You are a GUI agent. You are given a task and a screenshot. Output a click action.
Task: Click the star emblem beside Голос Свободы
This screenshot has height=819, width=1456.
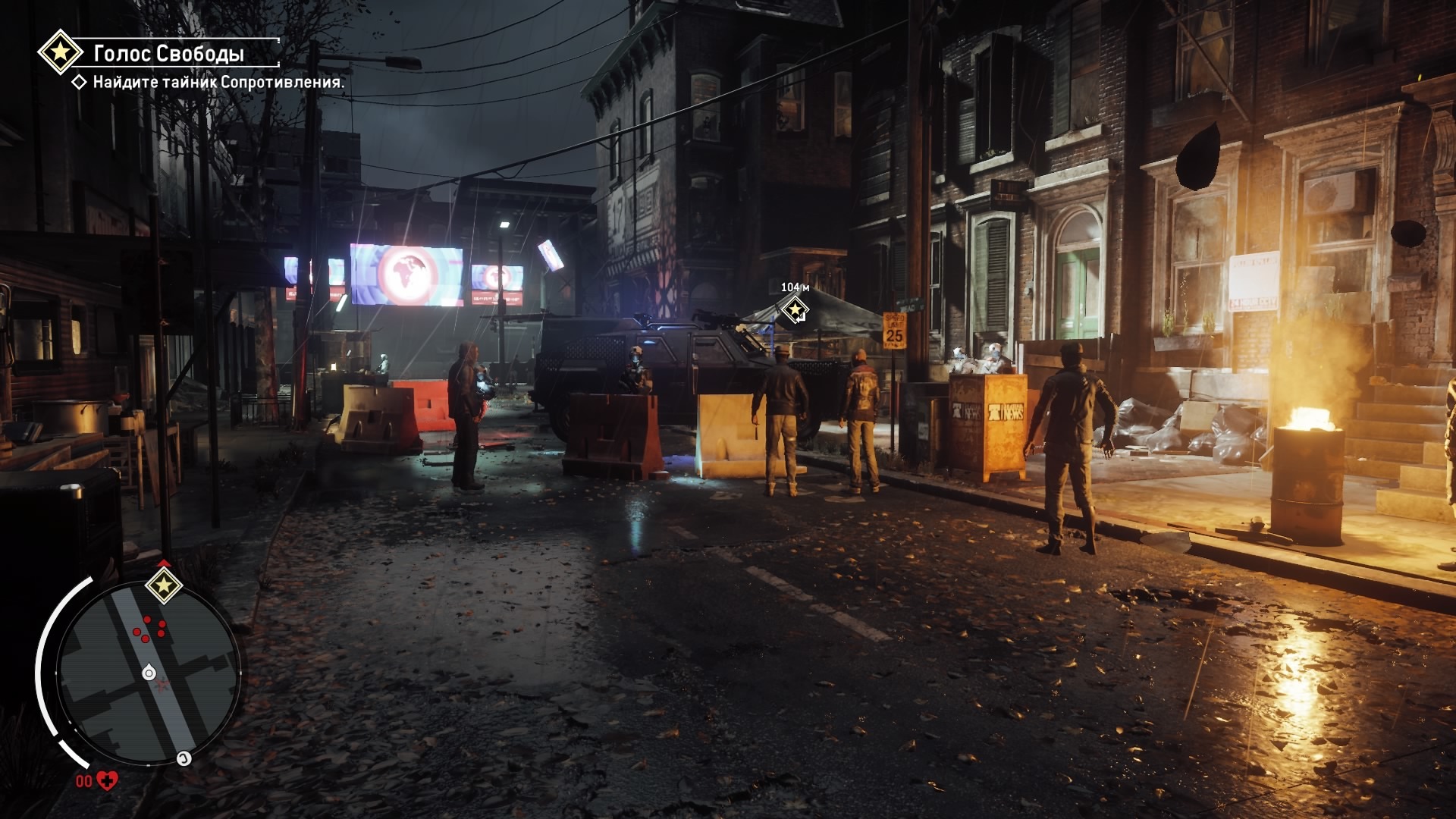[60, 52]
